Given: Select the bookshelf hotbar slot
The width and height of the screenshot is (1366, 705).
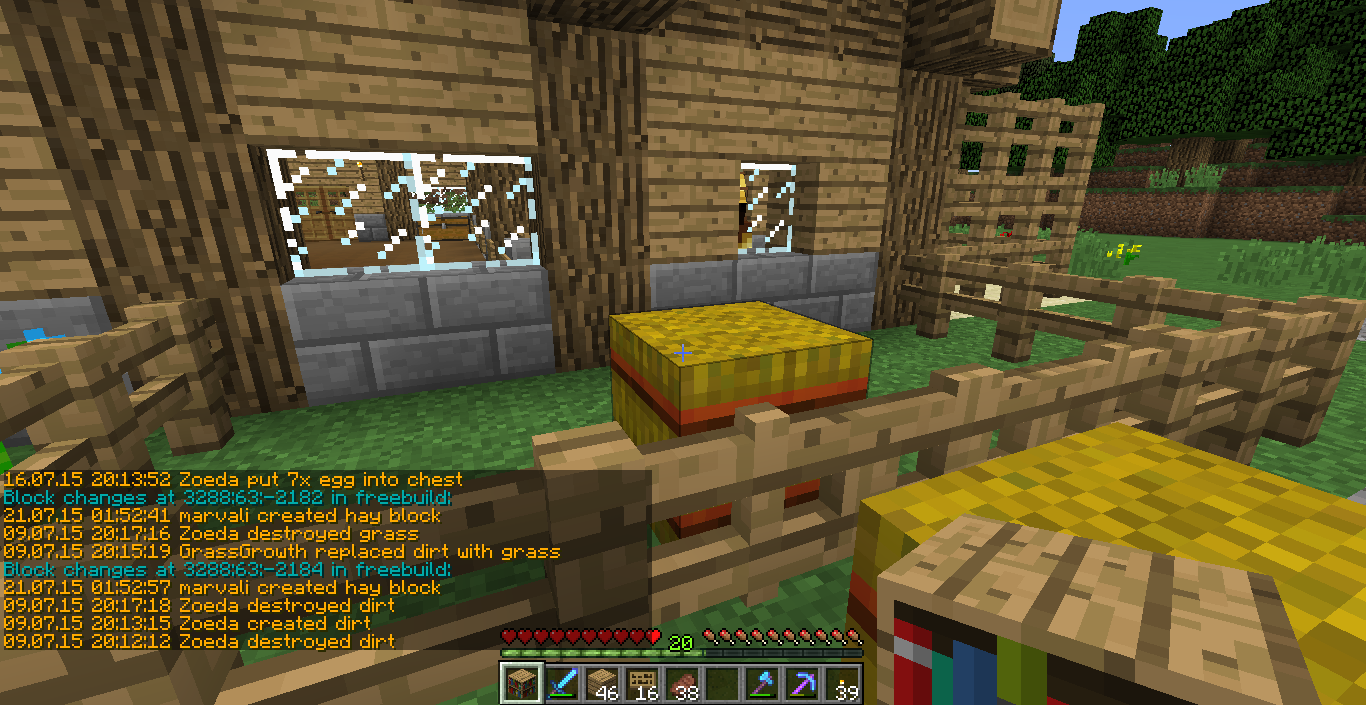Looking at the screenshot, I should click(520, 682).
